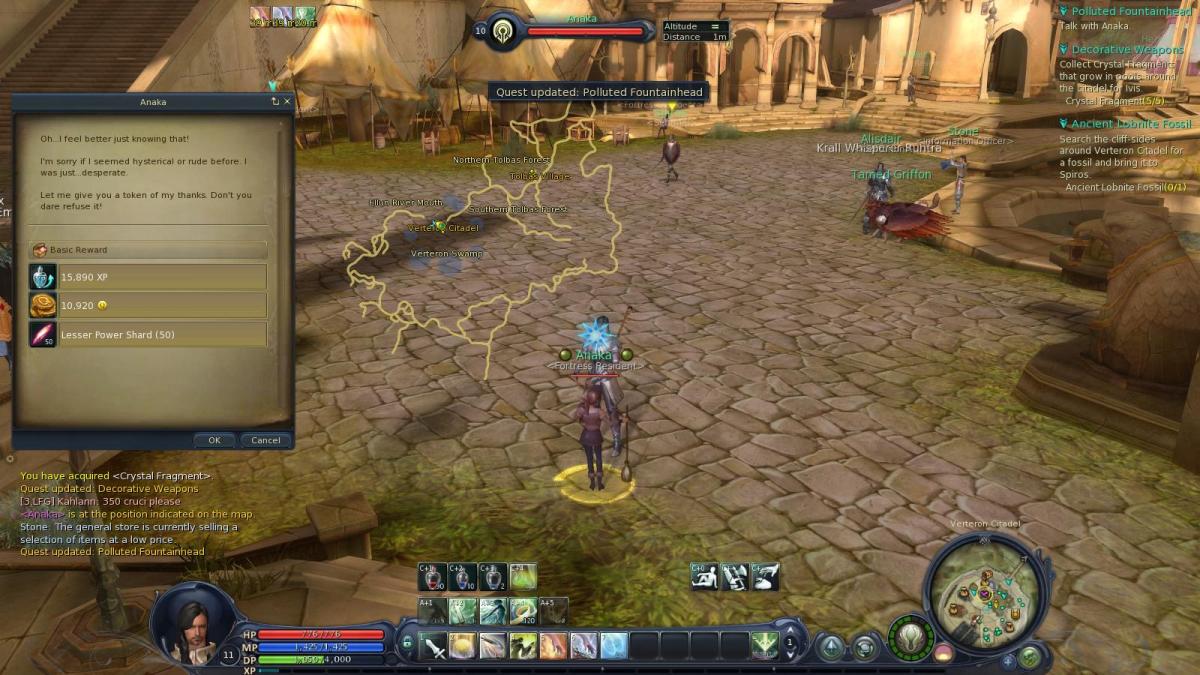The height and width of the screenshot is (675, 1200).
Task: Confirm the reward with the OK button
Action: point(214,440)
